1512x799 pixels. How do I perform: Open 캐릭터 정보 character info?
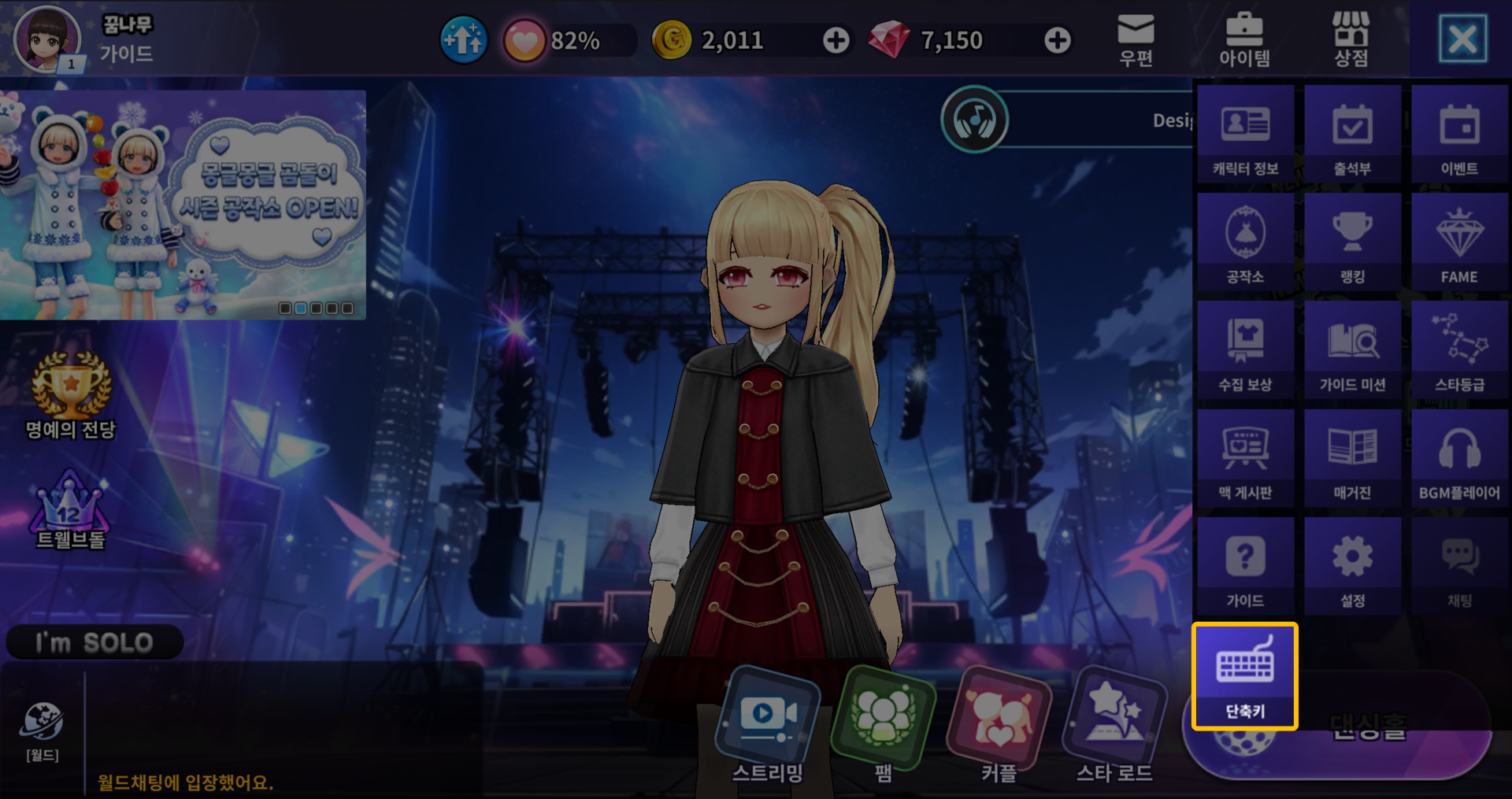[x=1245, y=134]
